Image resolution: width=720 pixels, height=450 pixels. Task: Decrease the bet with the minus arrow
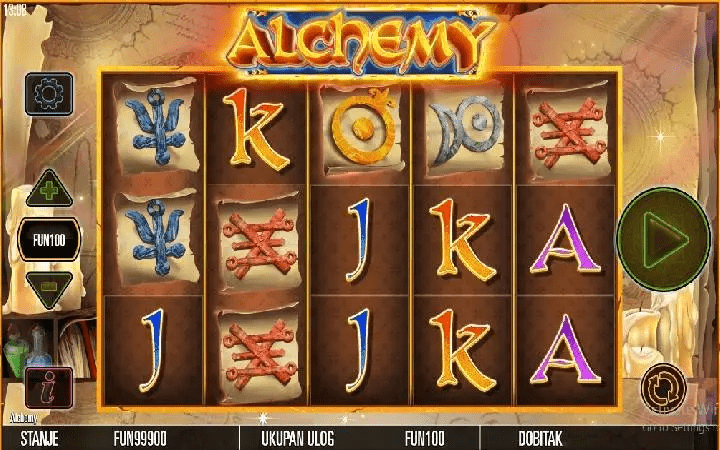tap(47, 288)
